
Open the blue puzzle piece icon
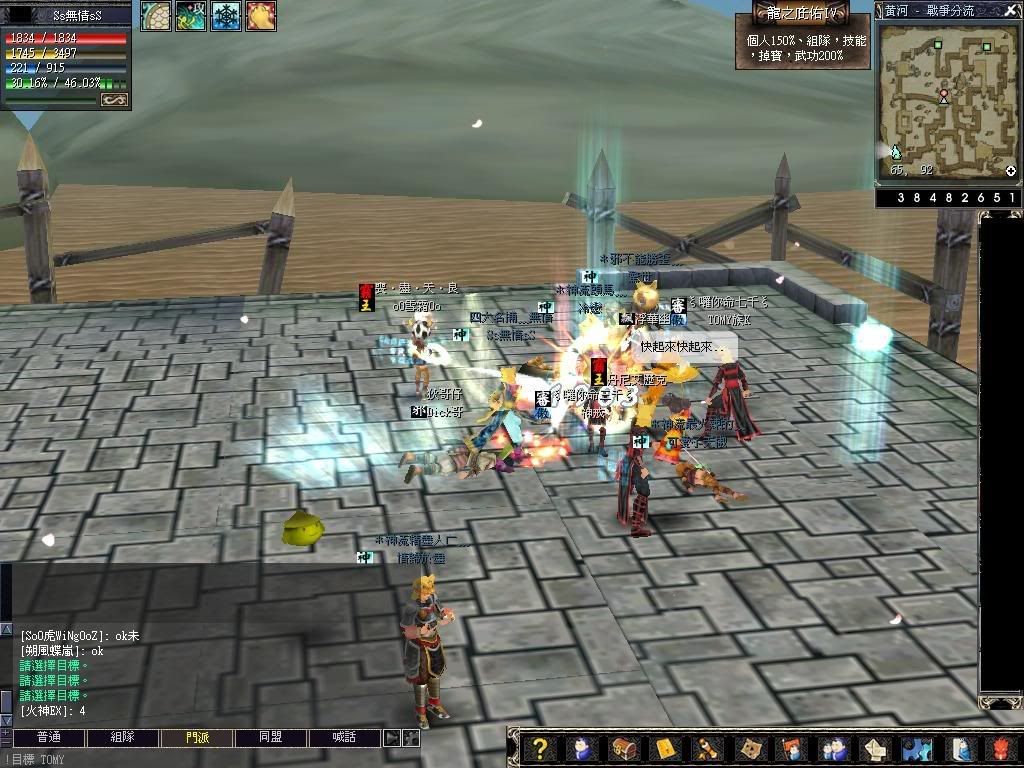917,749
